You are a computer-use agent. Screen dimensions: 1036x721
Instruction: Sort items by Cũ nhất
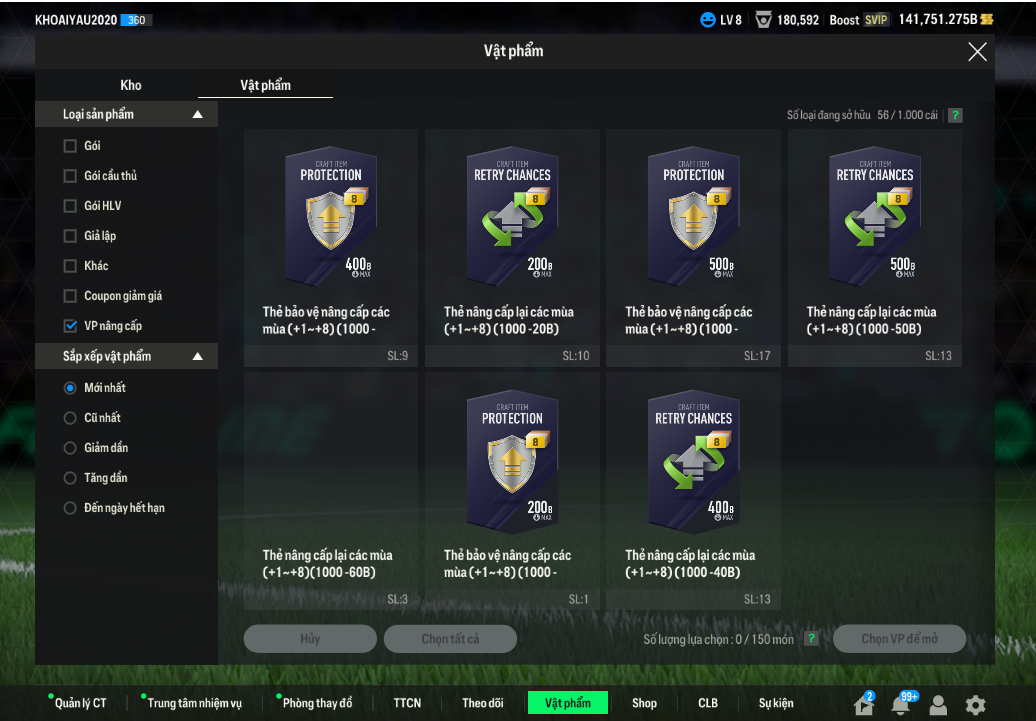click(70, 418)
